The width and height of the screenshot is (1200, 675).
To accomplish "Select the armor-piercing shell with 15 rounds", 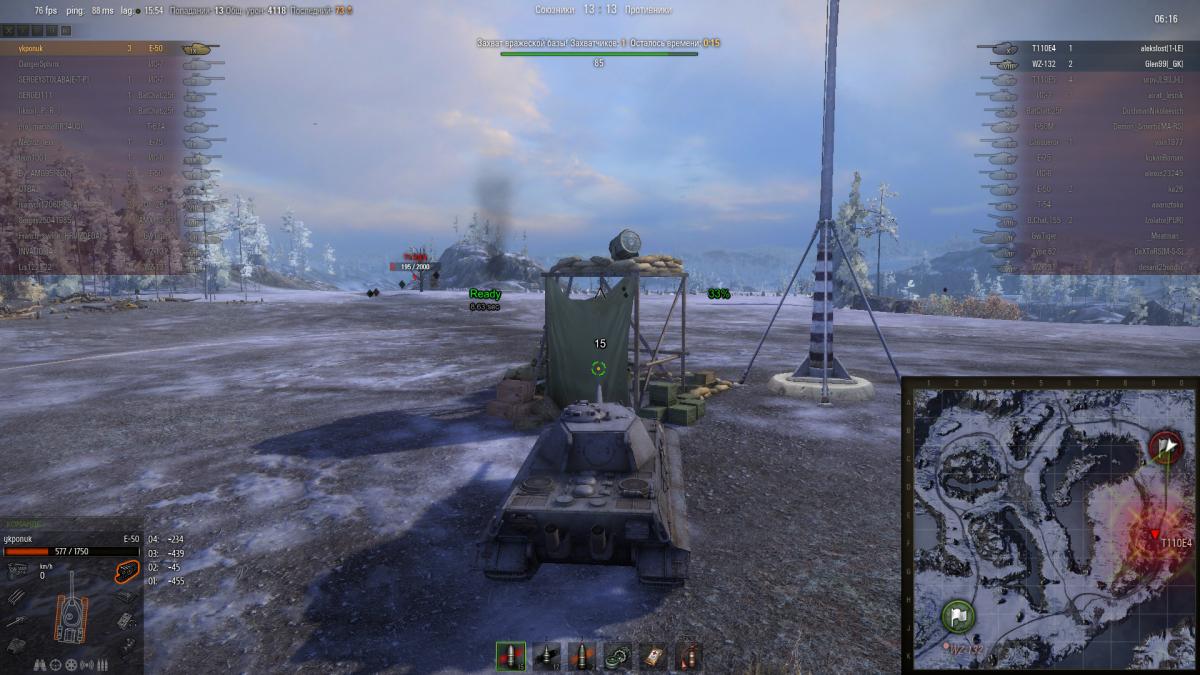I will pos(510,656).
